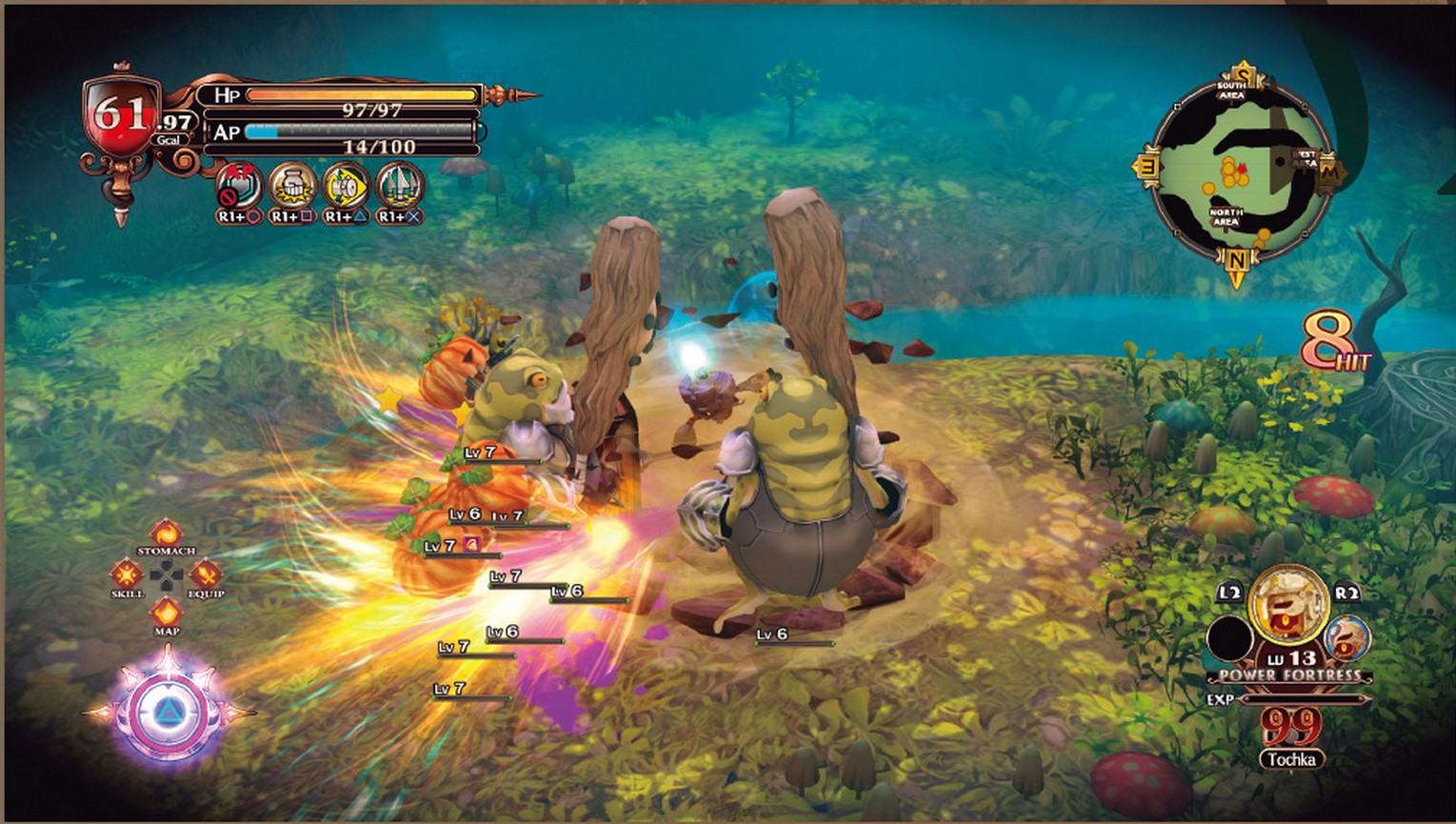Screen dimensions: 1456x824
Task: Trigger the yellow arrow dash skill
Action: (346, 185)
